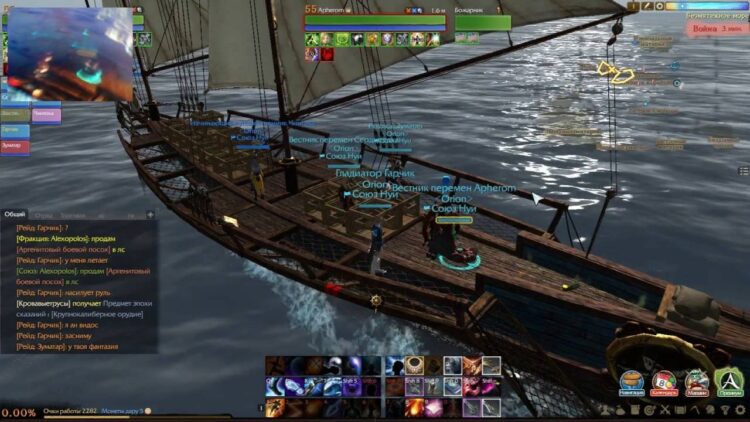
Task: Select raid member Гарчик's frame
Action: pos(15,130)
